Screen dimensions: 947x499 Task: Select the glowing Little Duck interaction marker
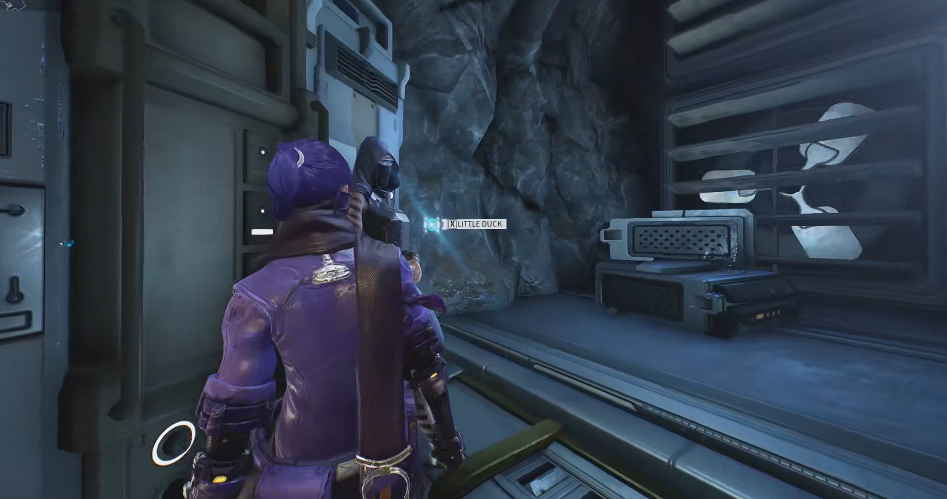[431, 224]
